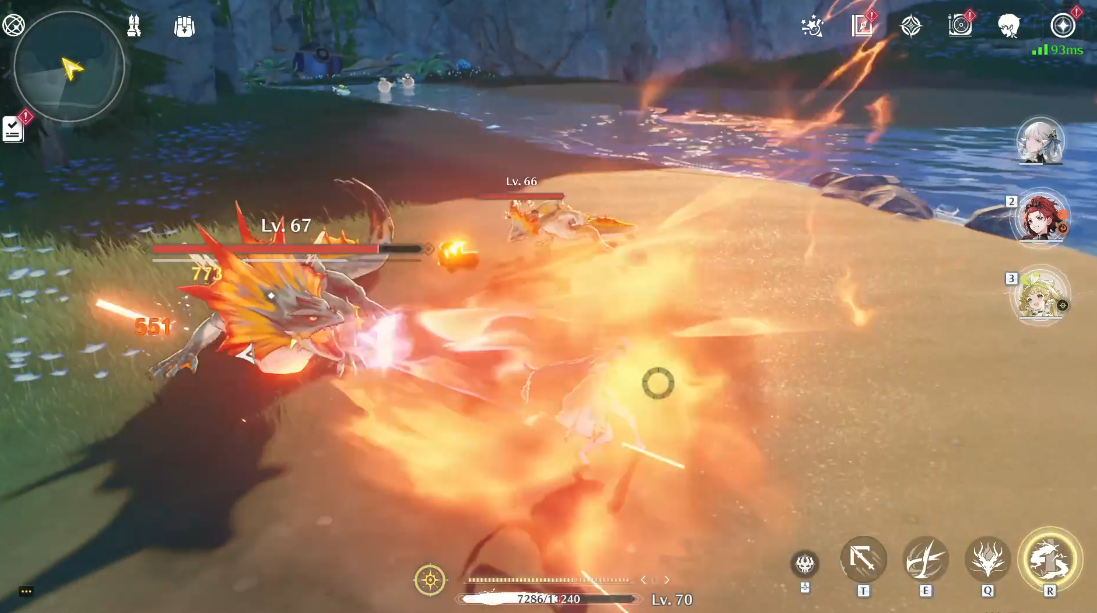Open the circular minimap
Image resolution: width=1097 pixels, height=613 pixels.
point(69,66)
